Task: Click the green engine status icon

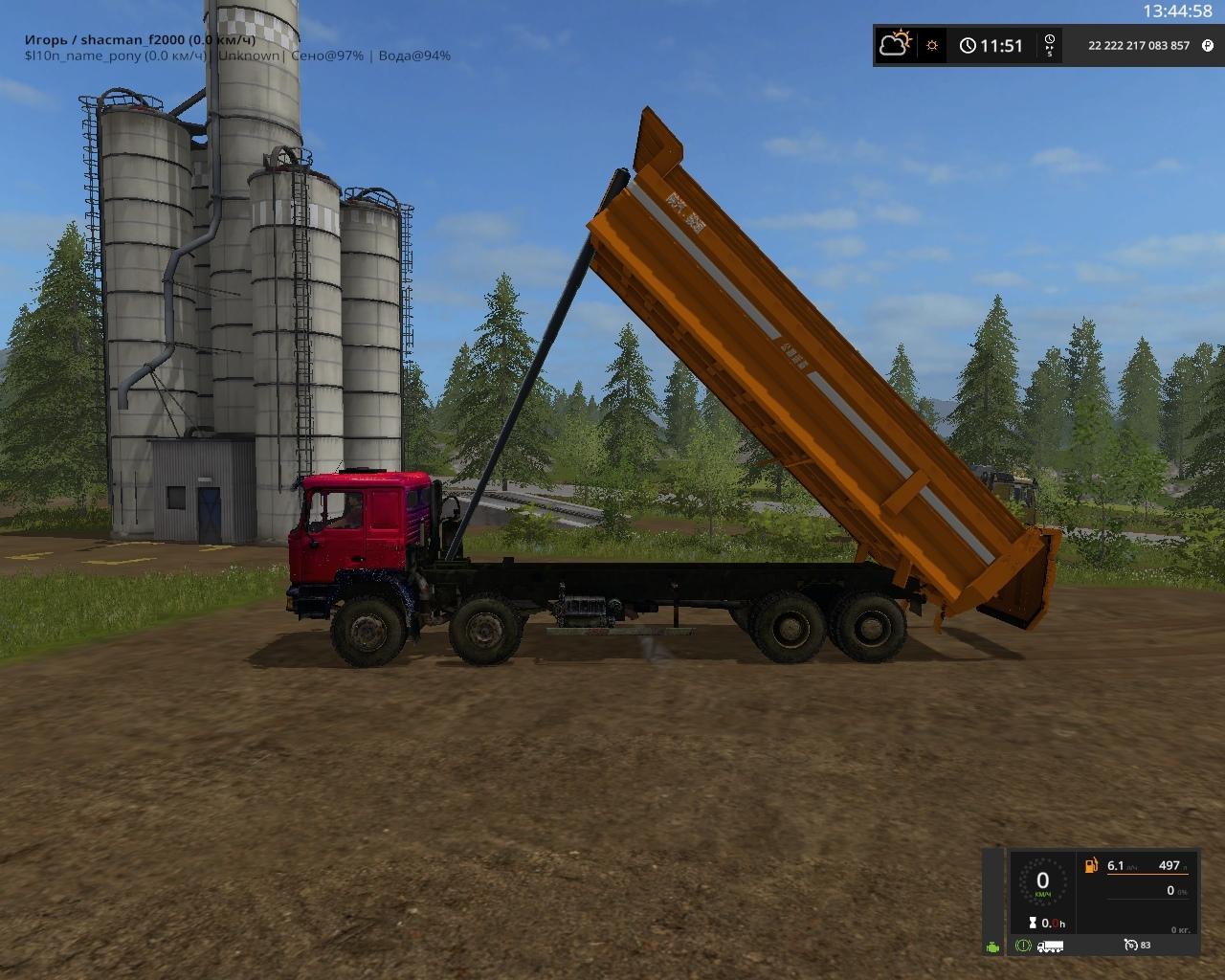Action: (x=993, y=947)
